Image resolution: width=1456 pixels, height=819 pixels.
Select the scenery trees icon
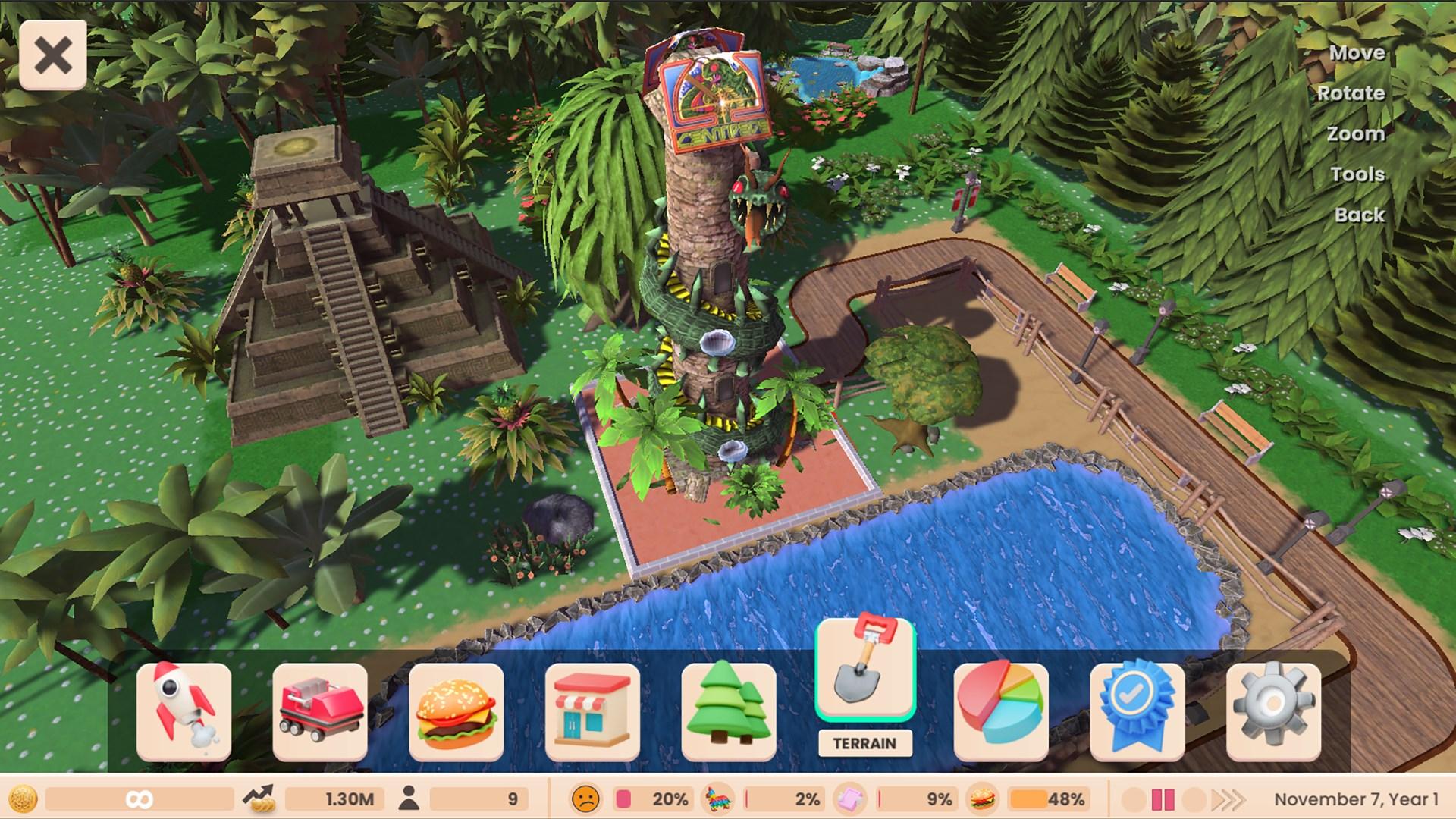coord(728,713)
